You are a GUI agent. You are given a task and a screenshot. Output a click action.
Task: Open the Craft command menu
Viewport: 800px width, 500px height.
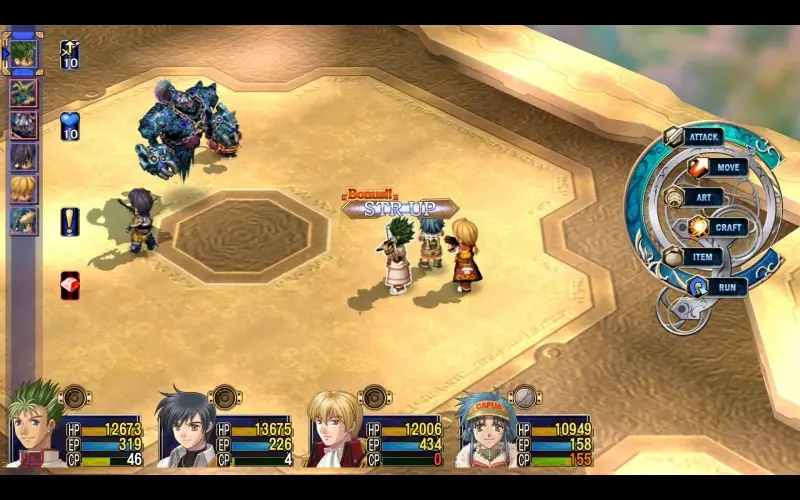(x=727, y=227)
